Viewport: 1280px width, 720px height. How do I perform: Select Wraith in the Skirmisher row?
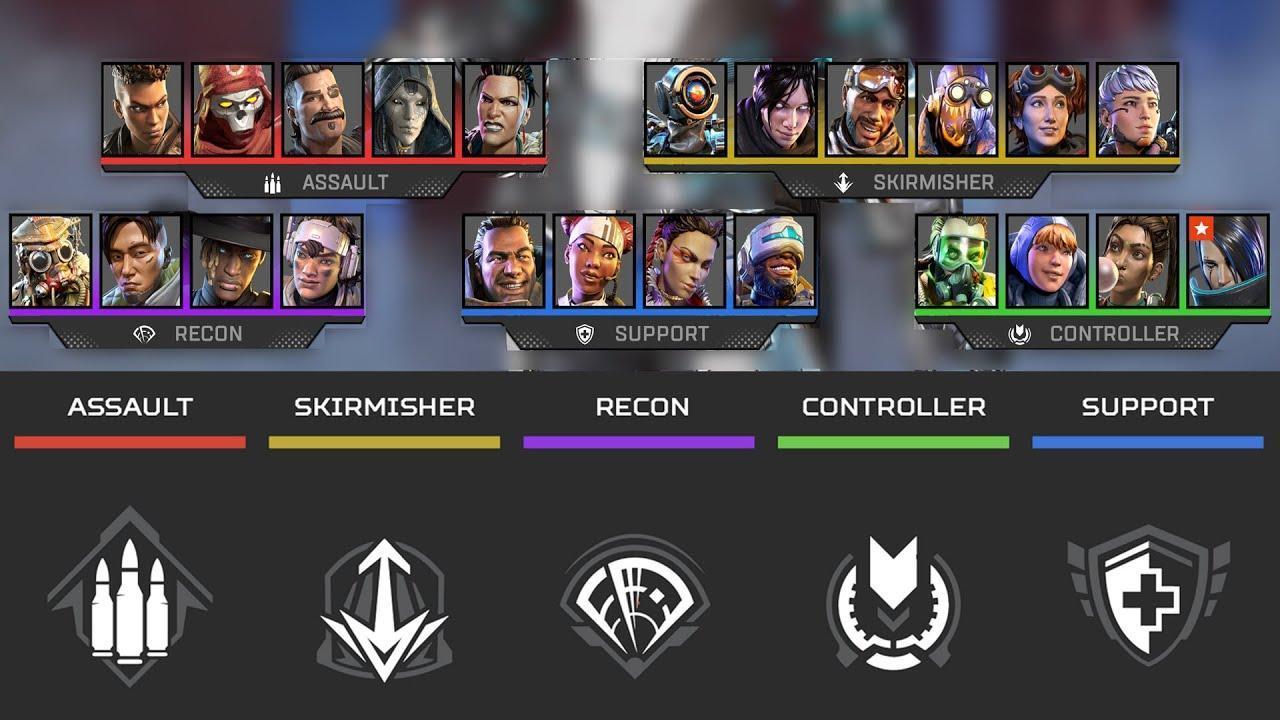tap(776, 110)
